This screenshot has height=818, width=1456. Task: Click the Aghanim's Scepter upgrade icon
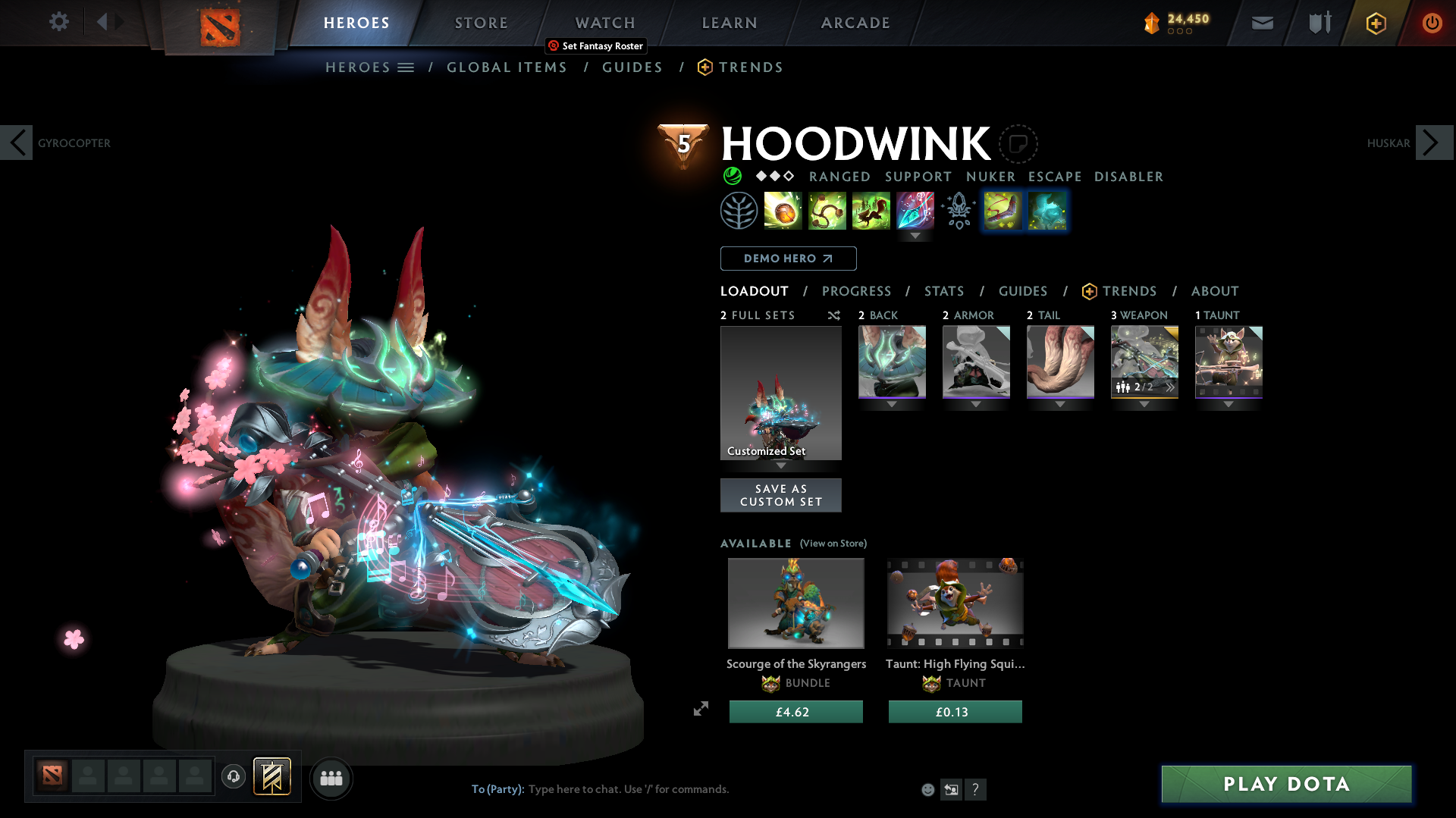click(957, 211)
